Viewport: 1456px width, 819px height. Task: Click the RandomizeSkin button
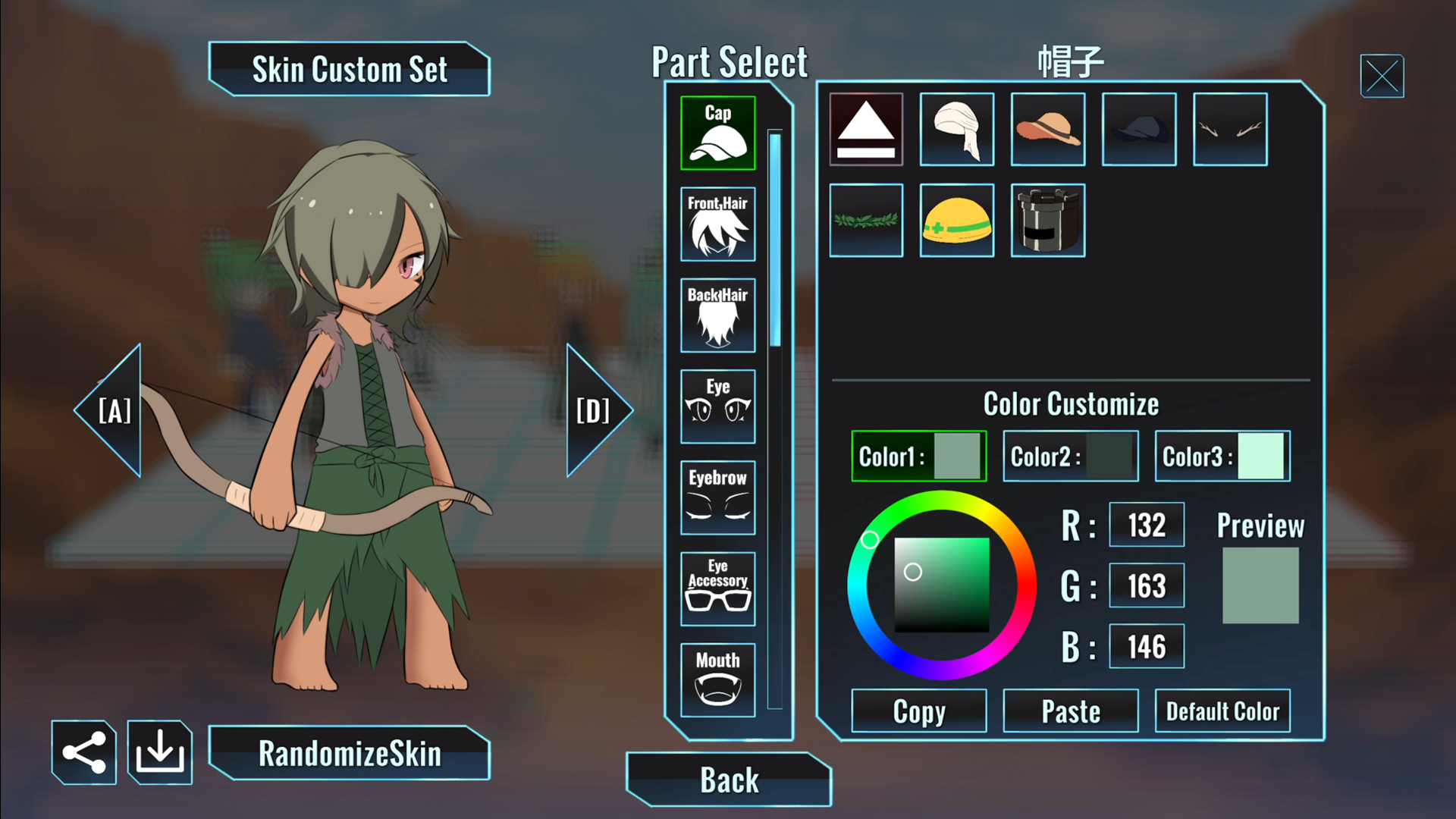tap(350, 754)
